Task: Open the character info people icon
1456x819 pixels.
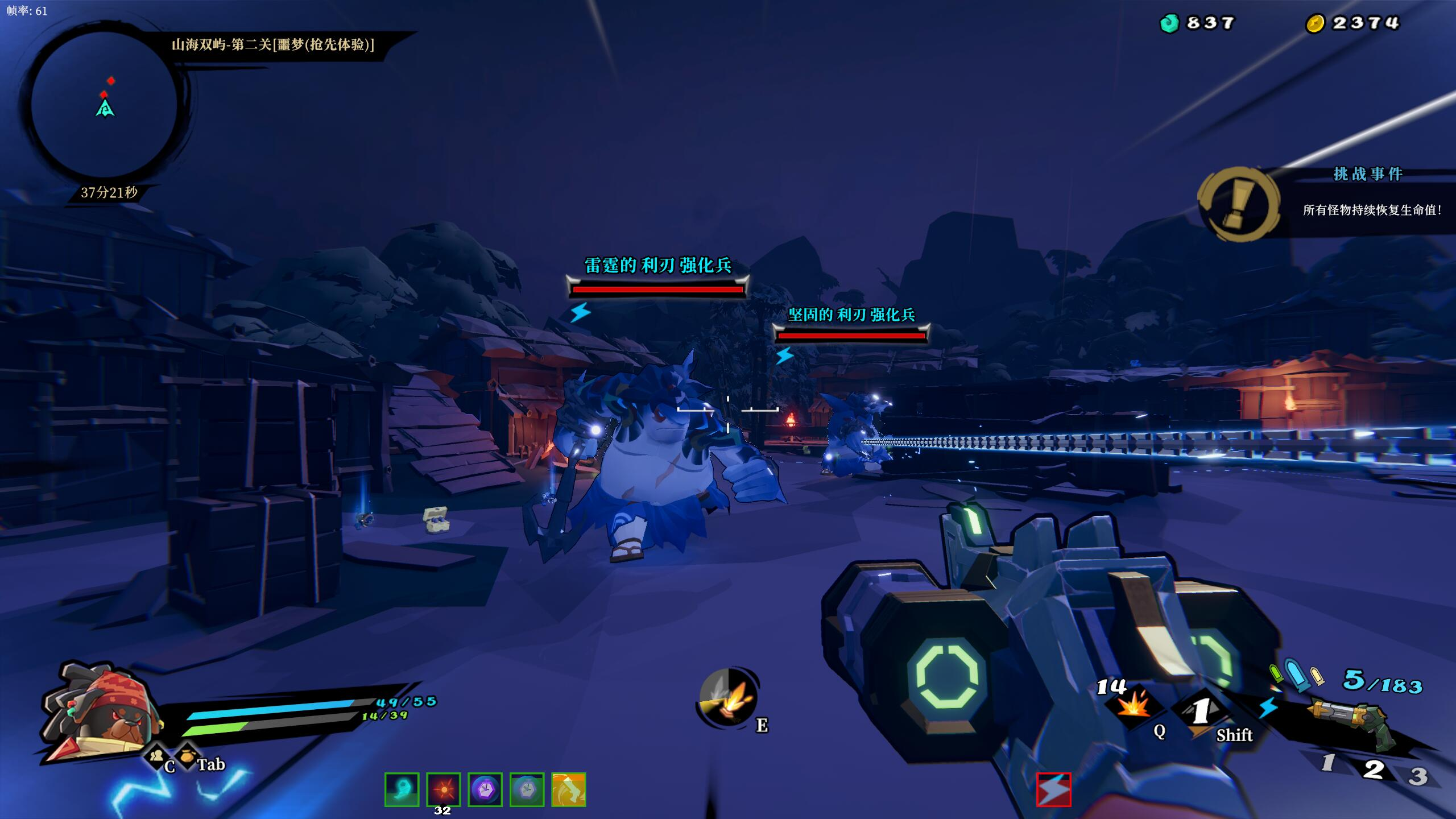Action: (156, 756)
